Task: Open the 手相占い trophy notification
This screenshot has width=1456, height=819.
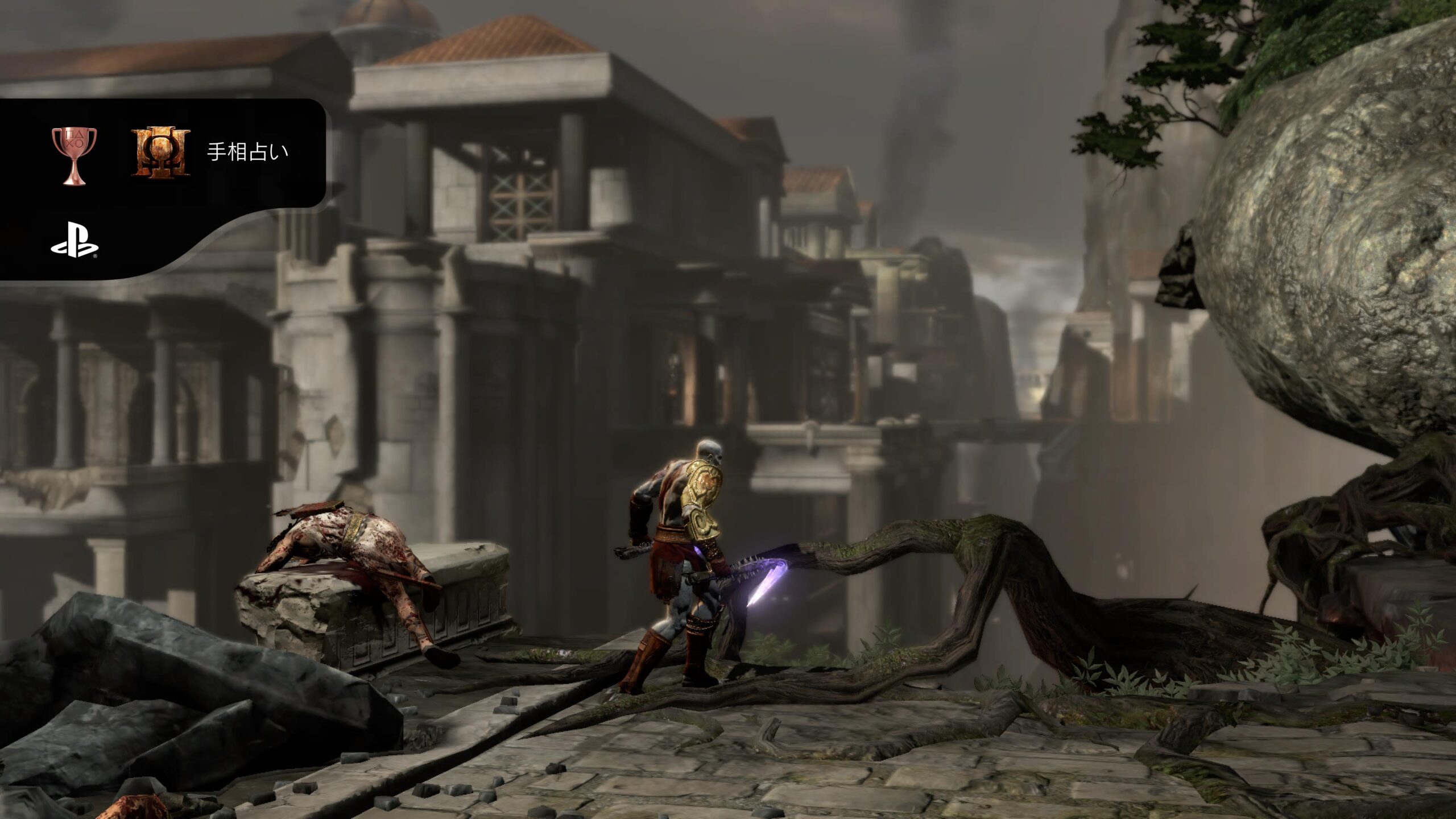Action: point(247,152)
